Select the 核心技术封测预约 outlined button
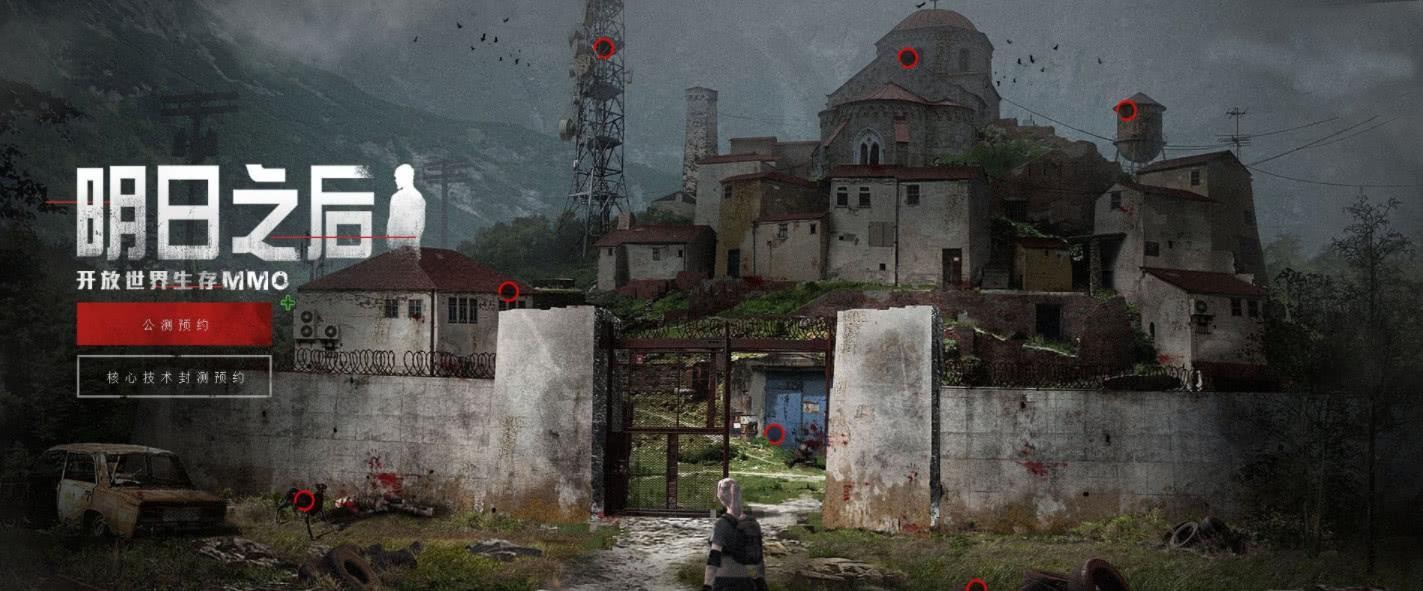The height and width of the screenshot is (591, 1423). click(174, 377)
